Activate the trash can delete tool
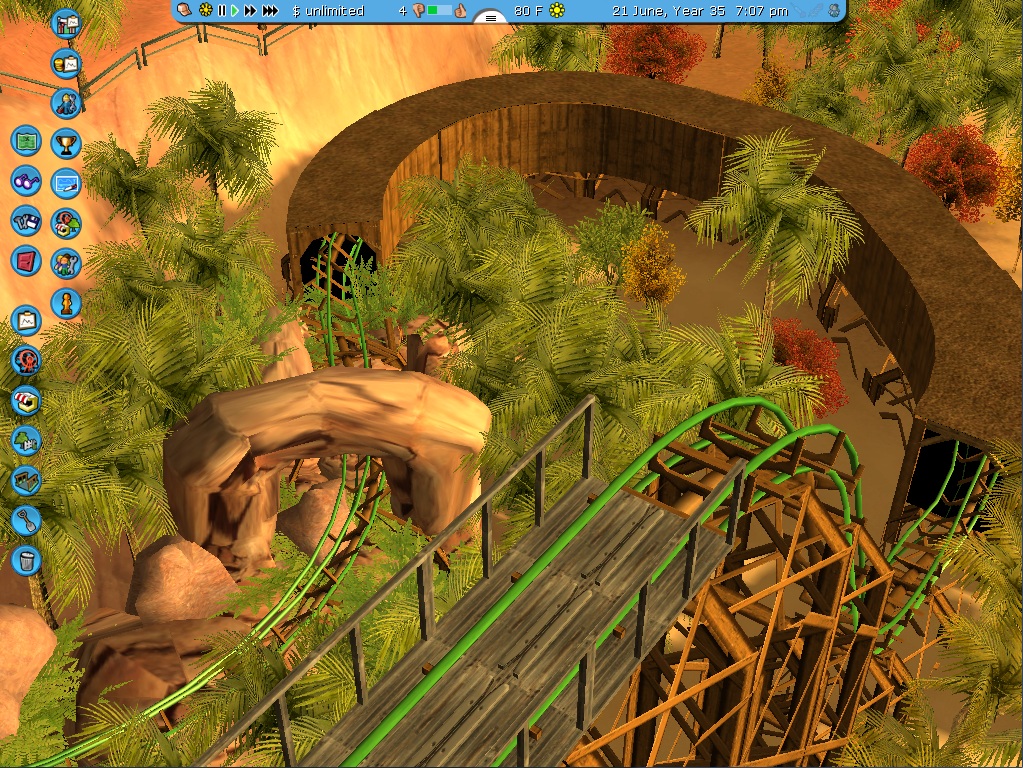Image resolution: width=1023 pixels, height=768 pixels. (x=26, y=559)
